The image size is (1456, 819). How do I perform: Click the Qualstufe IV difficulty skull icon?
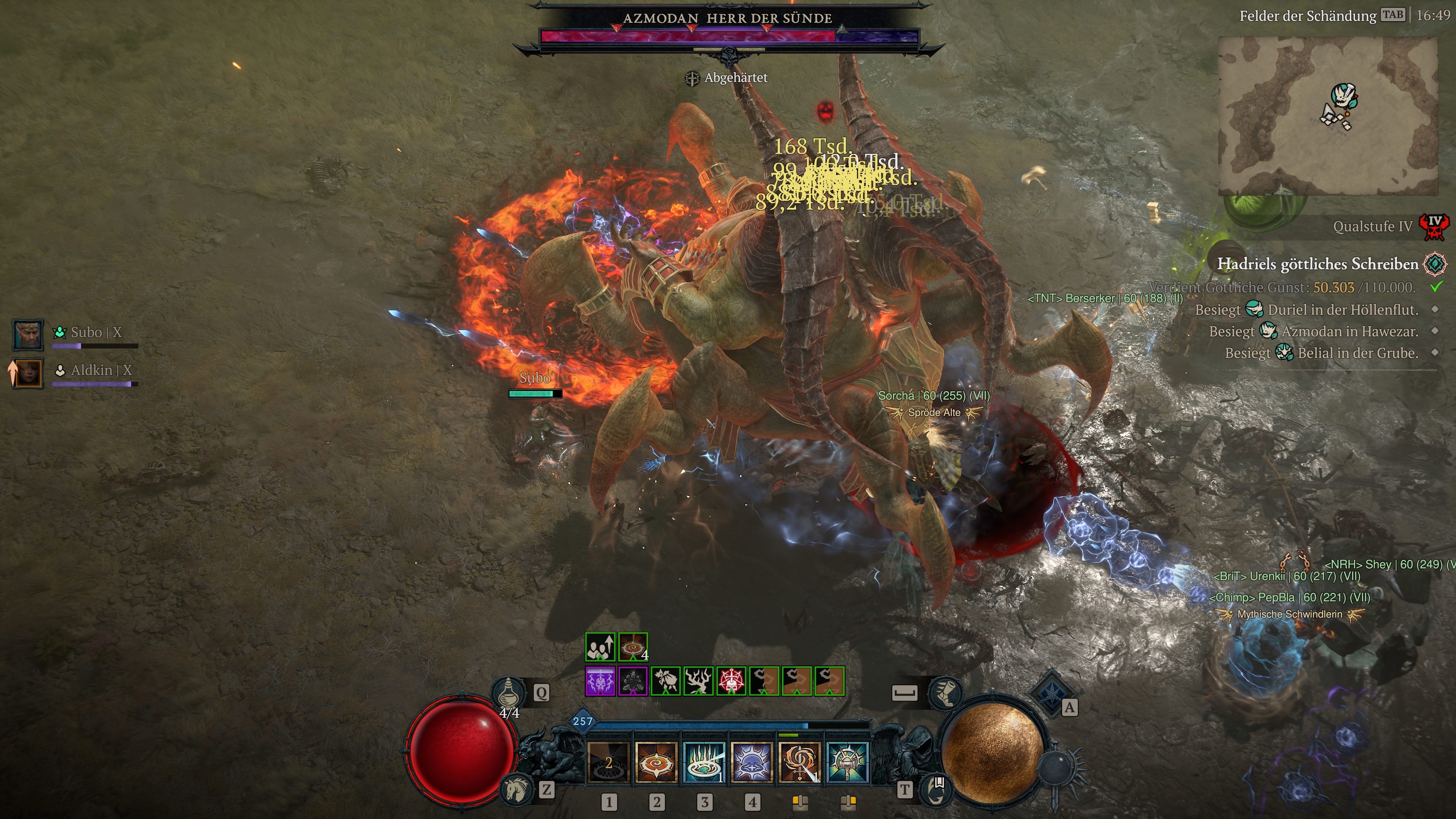pos(1434,227)
